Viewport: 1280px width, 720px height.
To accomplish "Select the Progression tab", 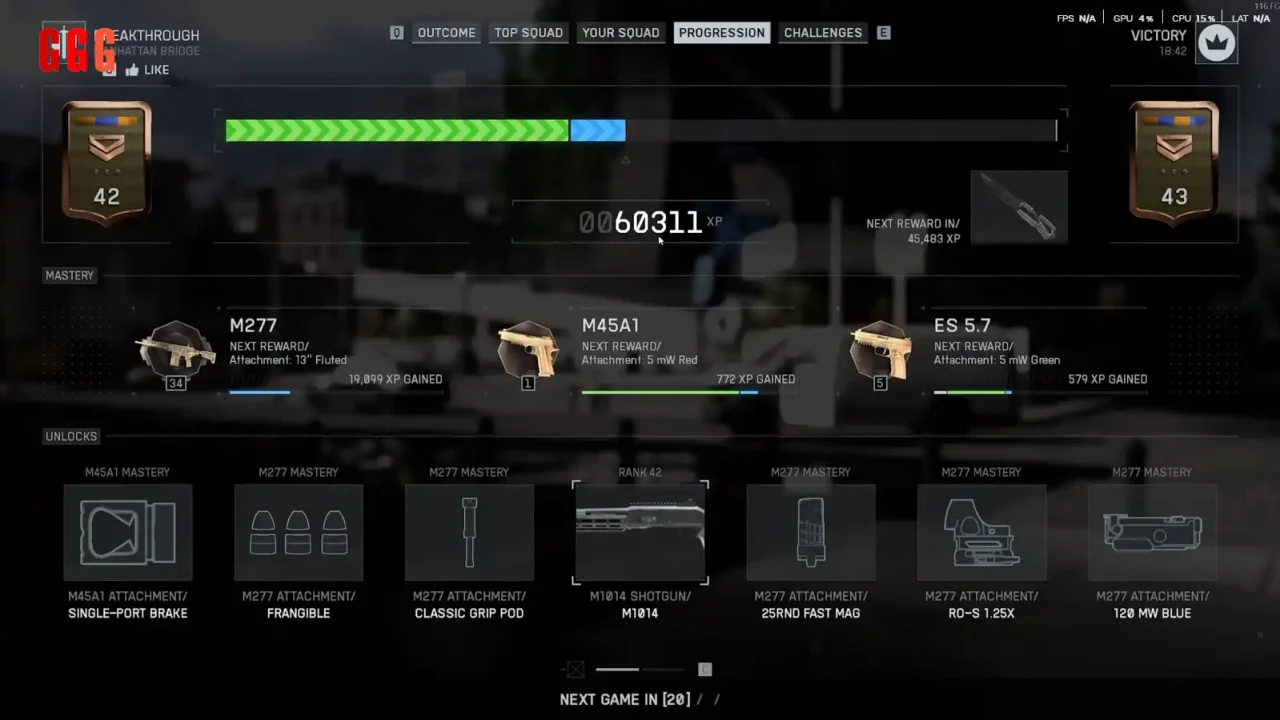I will tap(721, 33).
